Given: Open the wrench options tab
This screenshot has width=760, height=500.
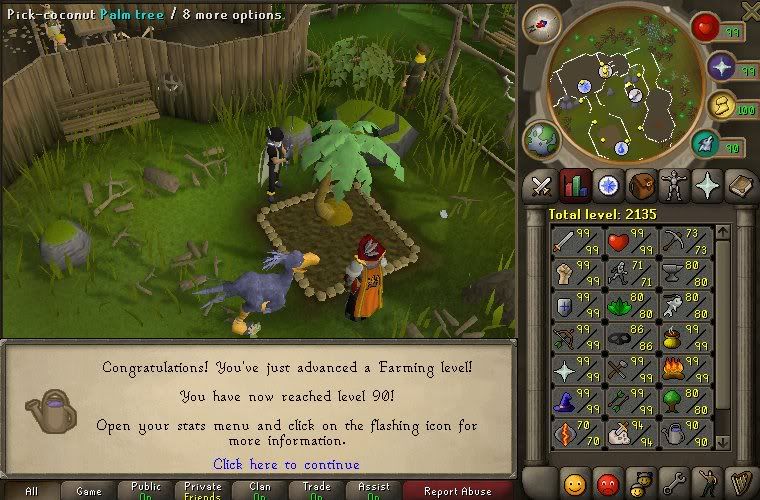Looking at the screenshot, I should click(x=674, y=482).
